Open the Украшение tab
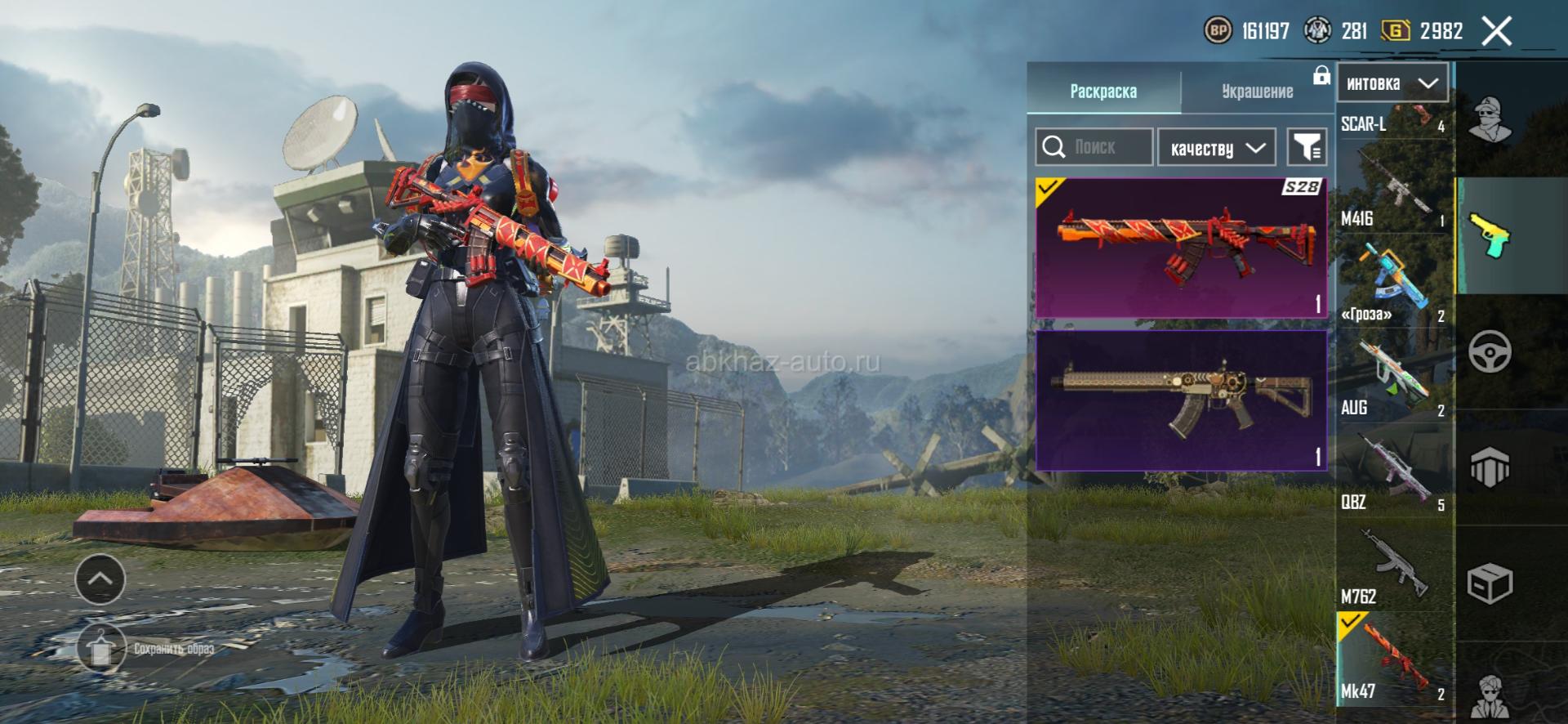 [1257, 91]
